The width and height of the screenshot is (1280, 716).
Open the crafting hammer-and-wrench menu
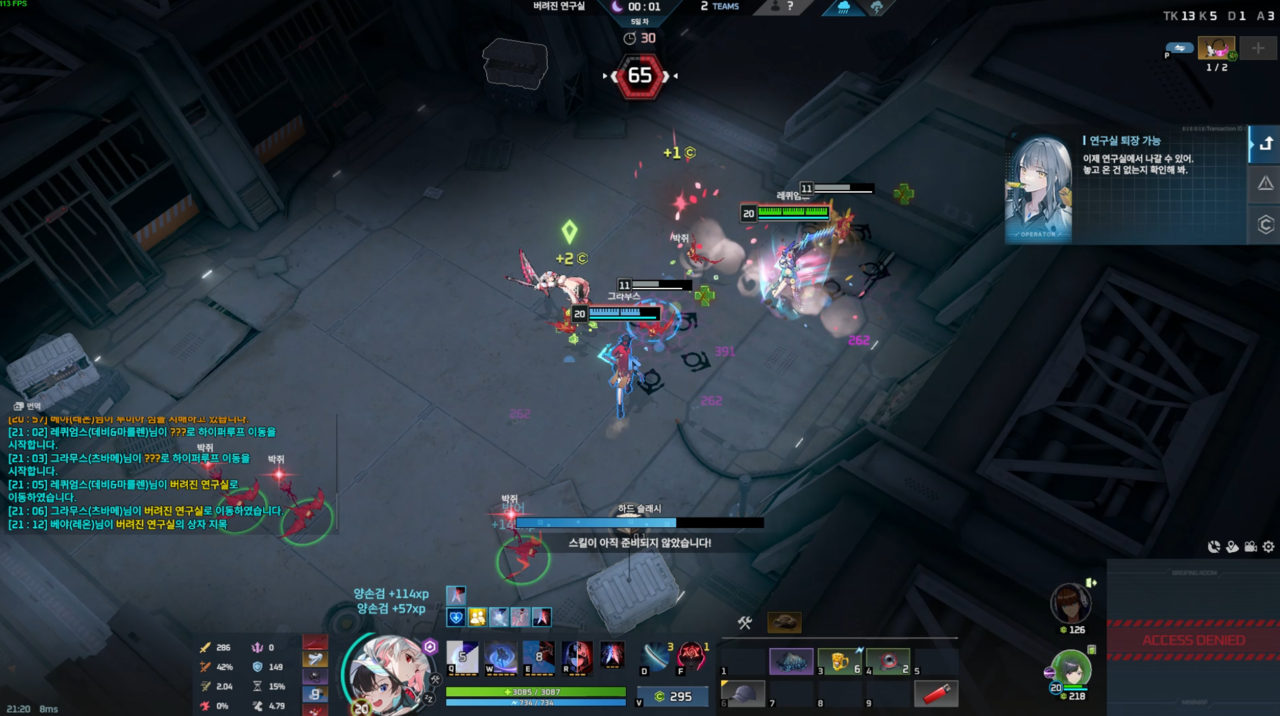pos(744,623)
